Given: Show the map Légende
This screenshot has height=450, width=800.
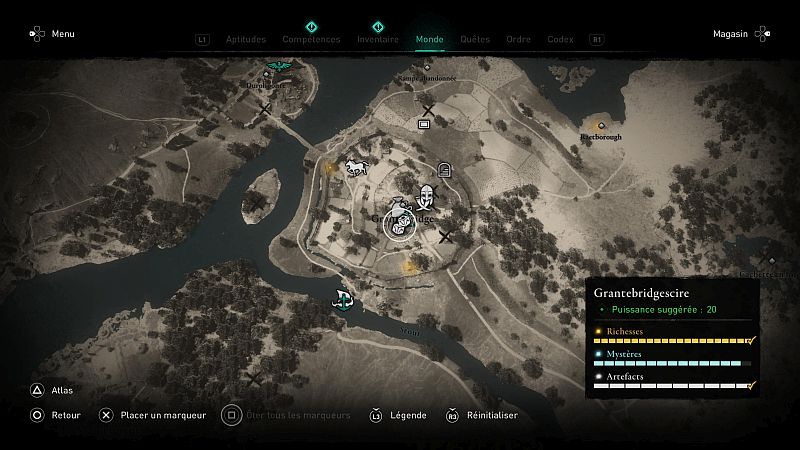Looking at the screenshot, I should [399, 415].
